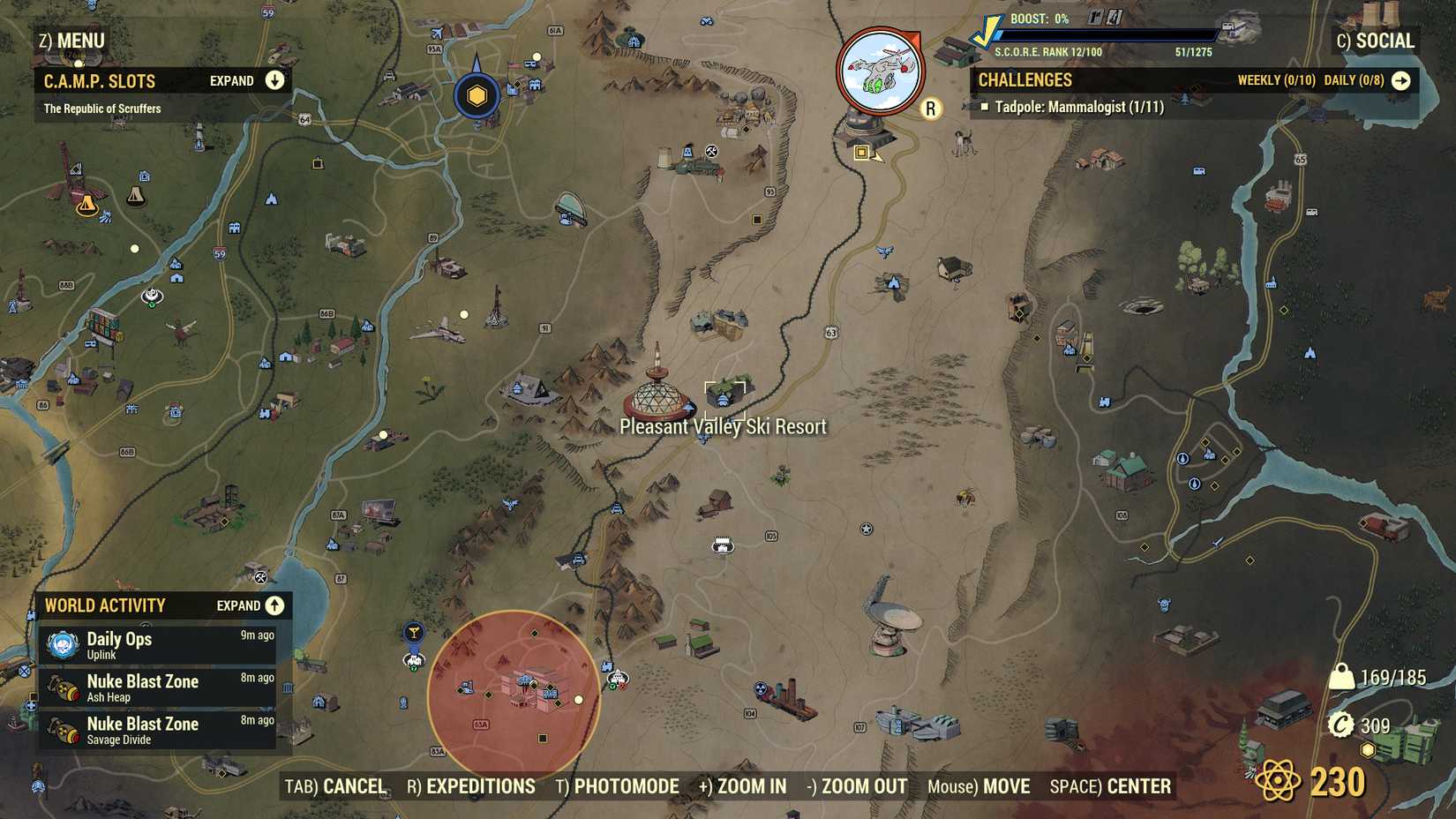Open the weekly and daily challenges list

coord(1402,79)
